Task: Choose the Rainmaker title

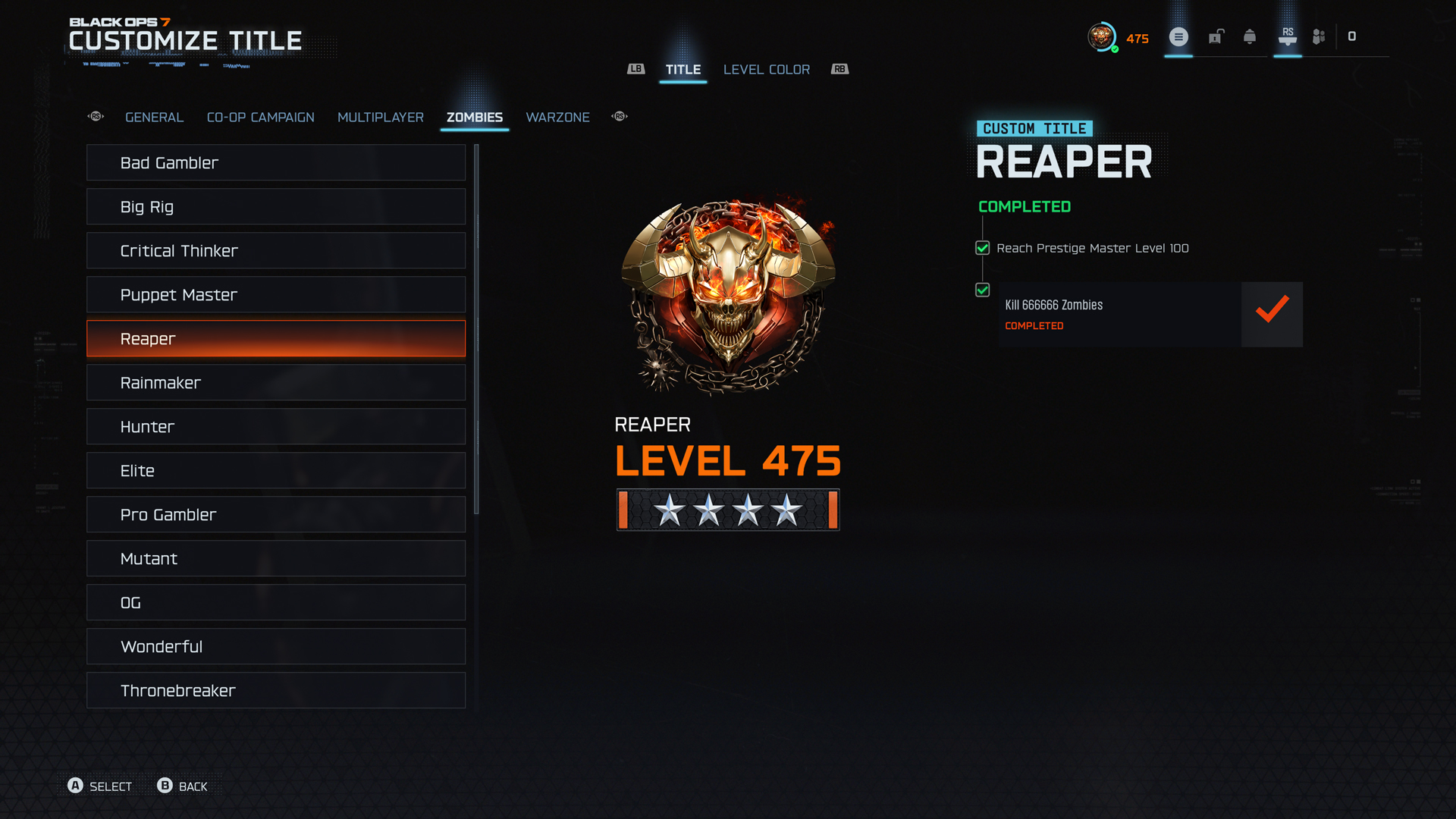Action: pyautogui.click(x=275, y=383)
